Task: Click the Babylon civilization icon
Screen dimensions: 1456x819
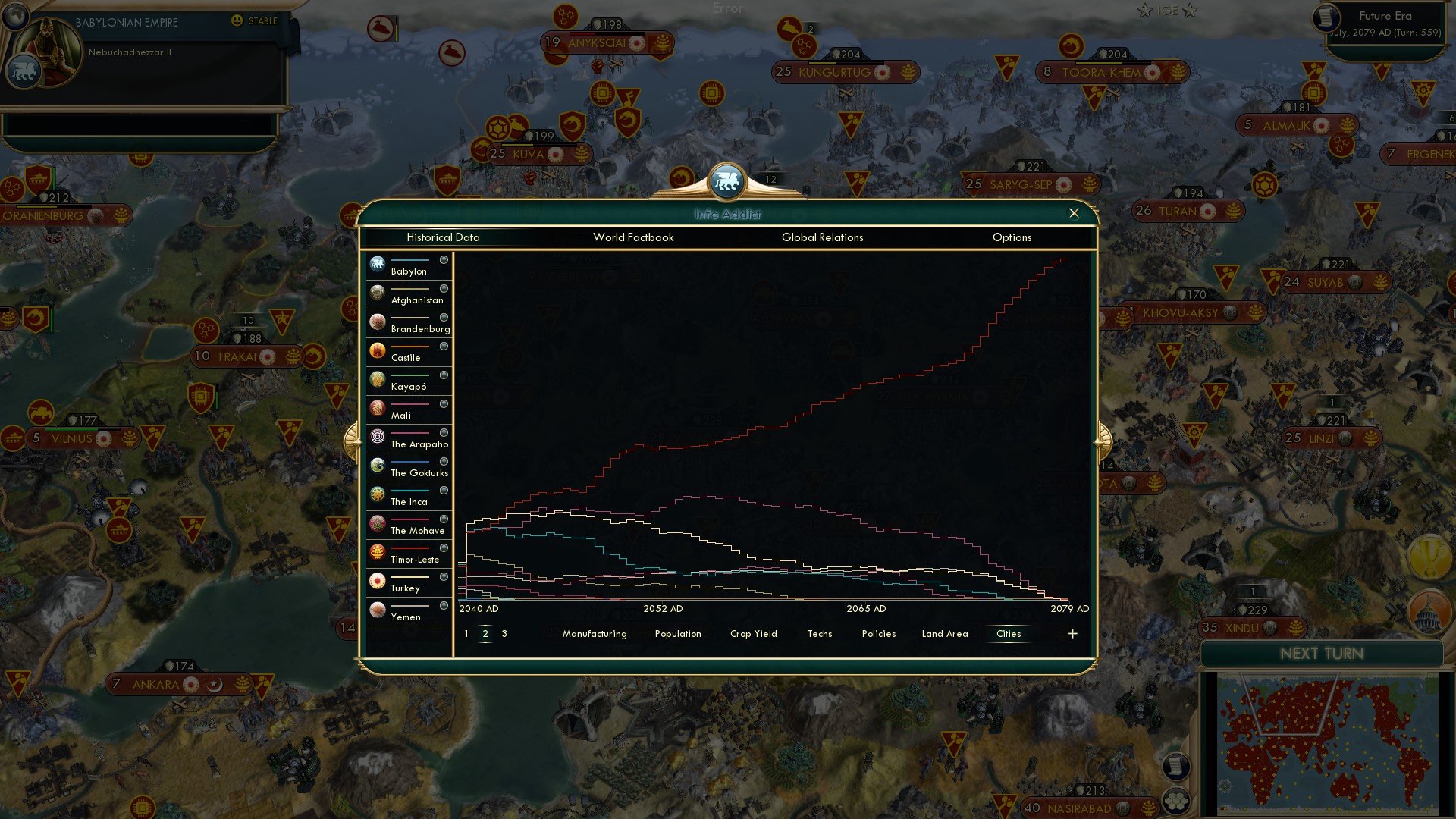Action: 377,263
